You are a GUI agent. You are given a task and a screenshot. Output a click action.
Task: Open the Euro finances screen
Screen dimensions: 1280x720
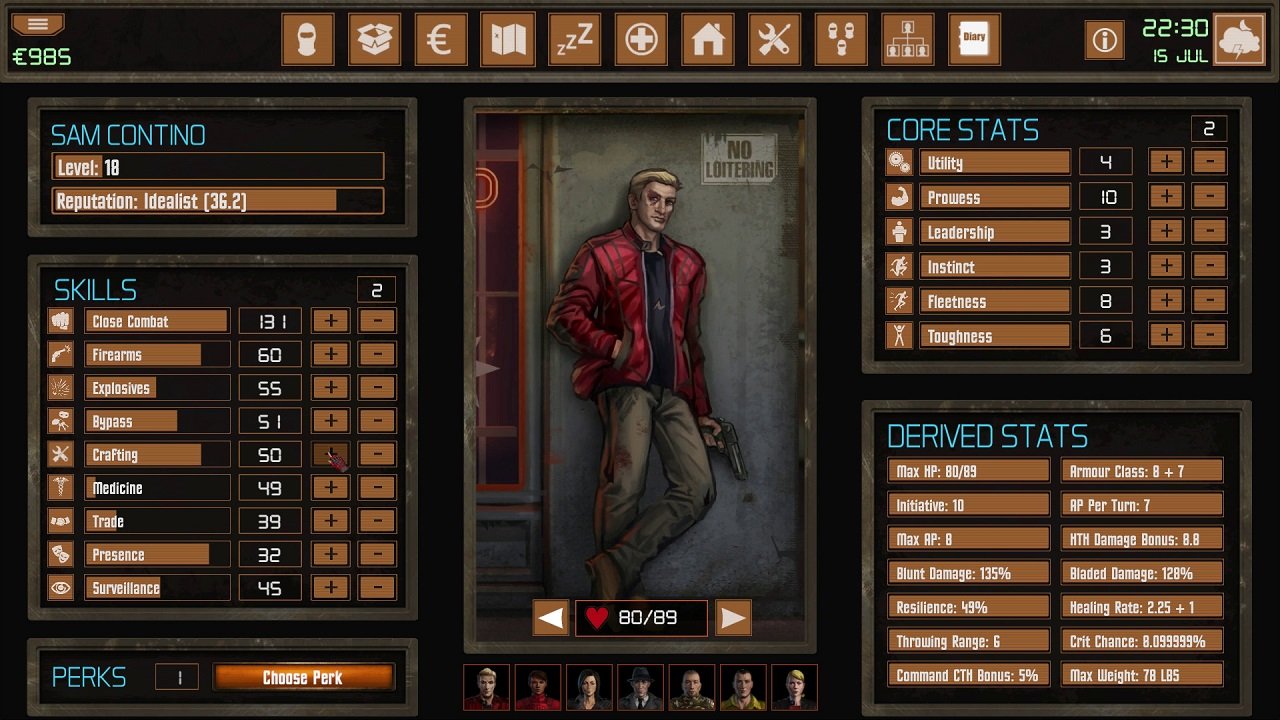441,39
